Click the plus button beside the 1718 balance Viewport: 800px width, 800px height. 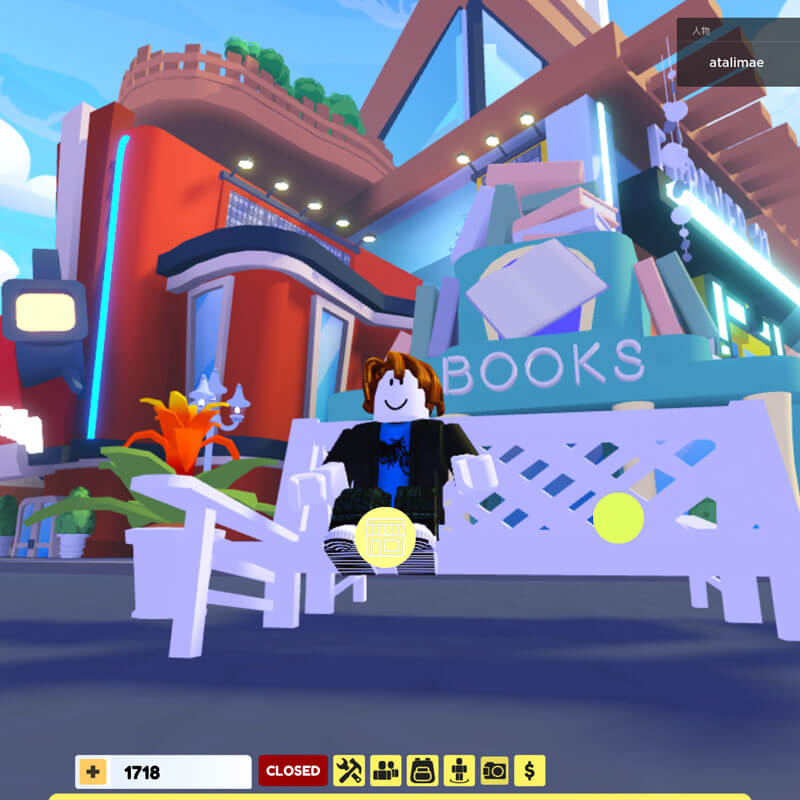93,771
